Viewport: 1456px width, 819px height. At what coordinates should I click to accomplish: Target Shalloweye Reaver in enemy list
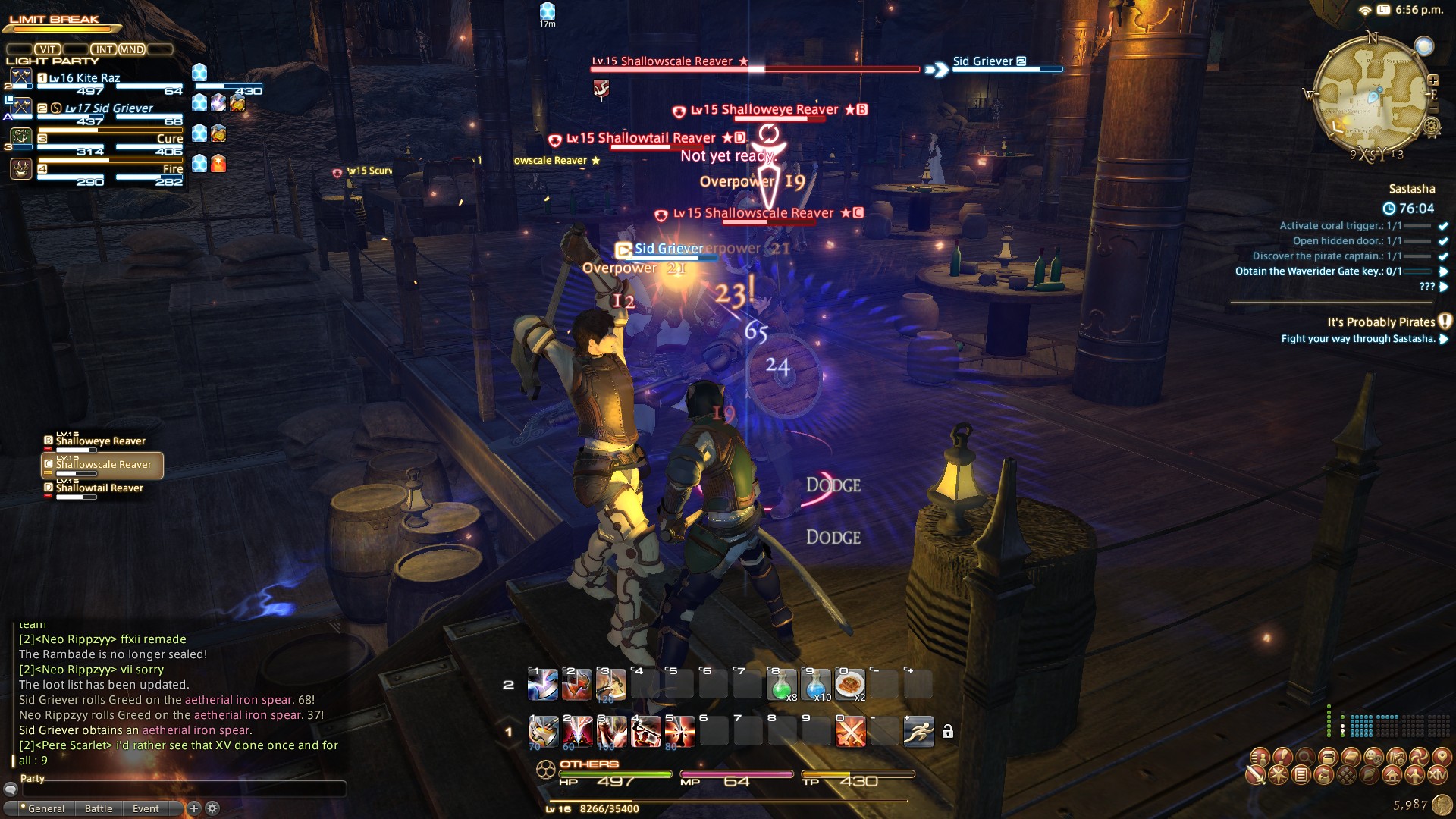(x=100, y=441)
